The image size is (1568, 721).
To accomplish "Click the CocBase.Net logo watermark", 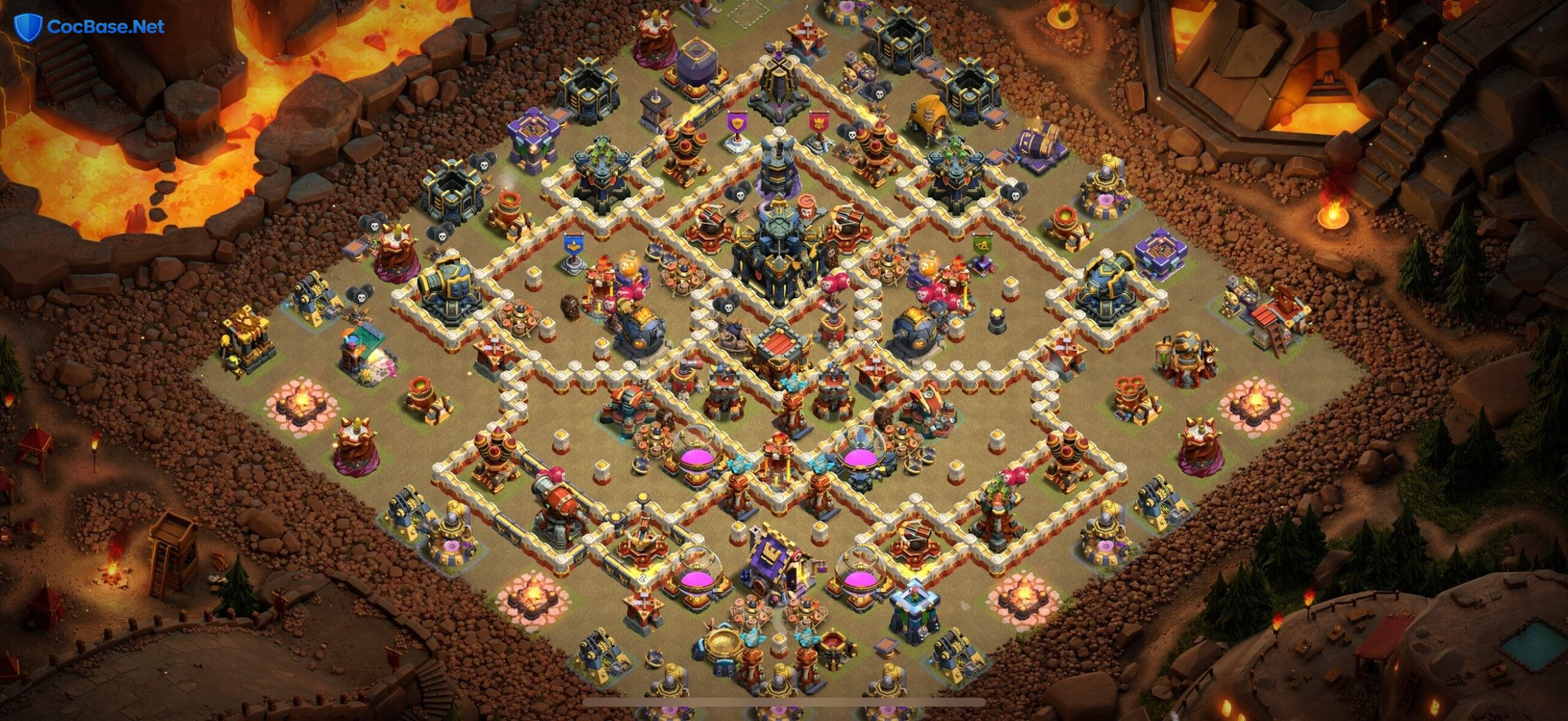I will (89, 27).
